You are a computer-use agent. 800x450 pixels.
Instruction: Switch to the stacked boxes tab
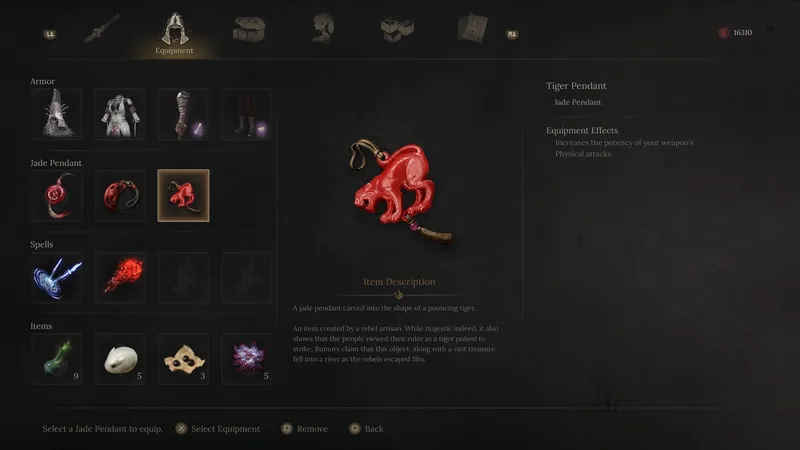(397, 29)
